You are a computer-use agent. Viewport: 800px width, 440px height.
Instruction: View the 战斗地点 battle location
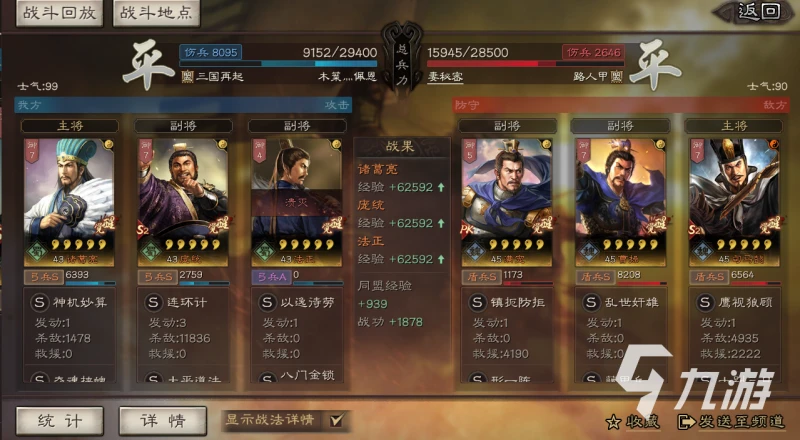click(x=158, y=14)
